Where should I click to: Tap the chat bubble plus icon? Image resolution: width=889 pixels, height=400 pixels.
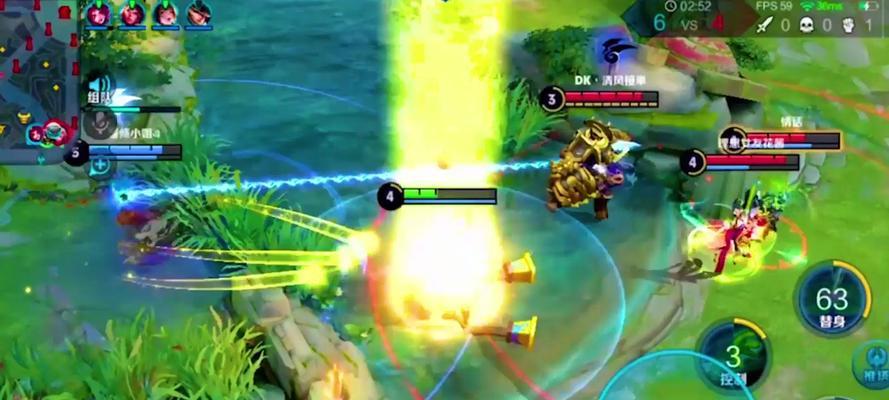pyautogui.click(x=100, y=166)
